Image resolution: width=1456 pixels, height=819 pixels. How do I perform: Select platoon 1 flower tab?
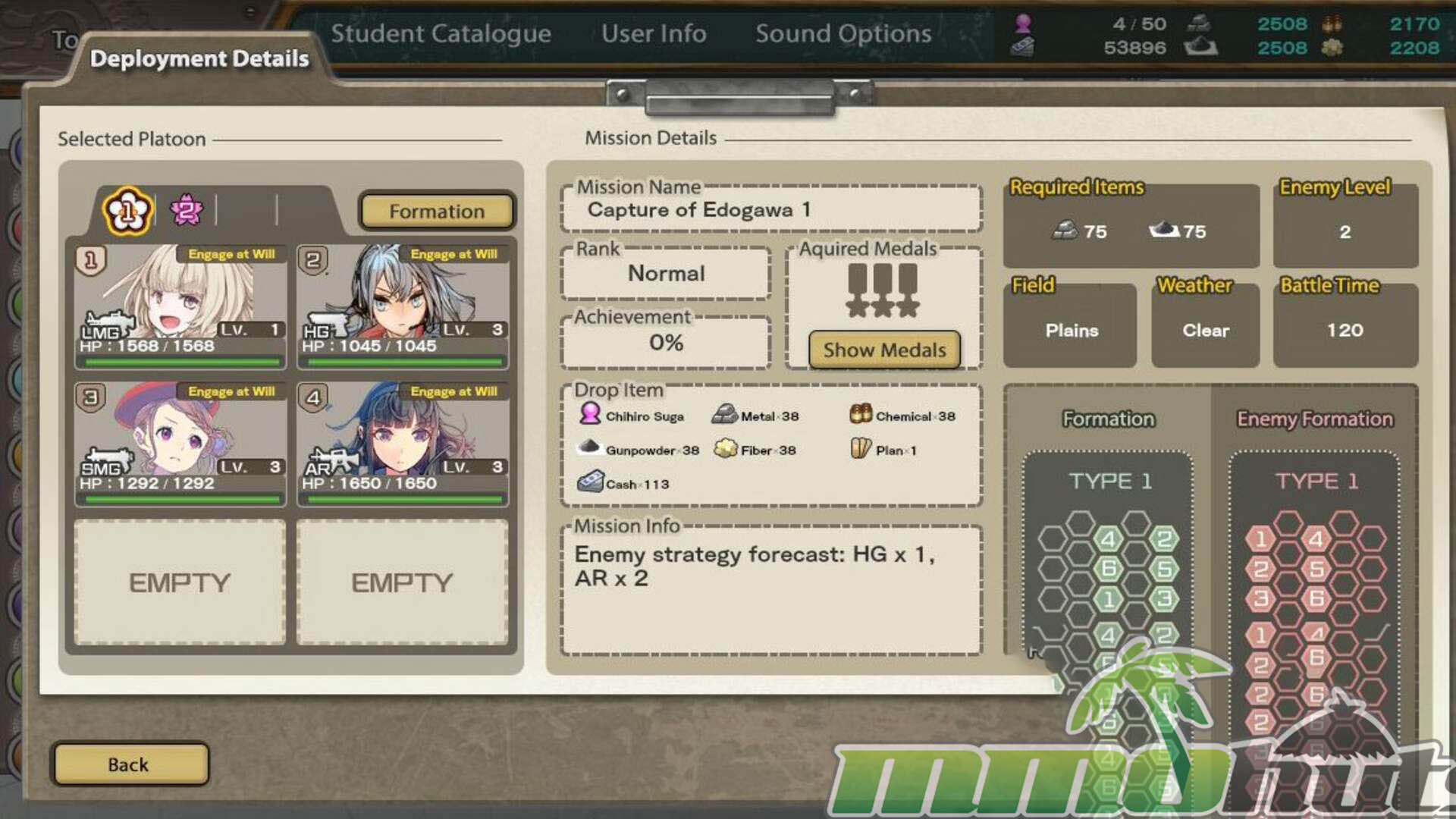(x=127, y=211)
